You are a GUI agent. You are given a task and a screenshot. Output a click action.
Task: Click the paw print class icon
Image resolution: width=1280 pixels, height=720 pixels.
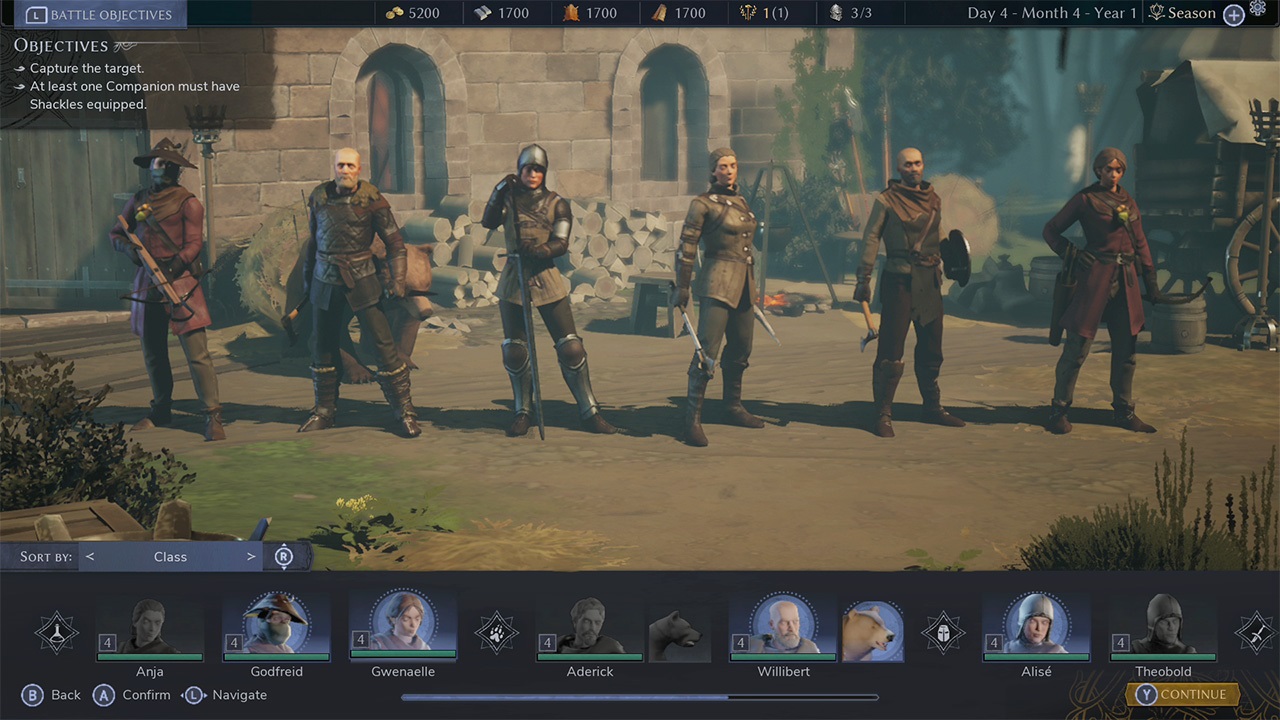(x=497, y=632)
